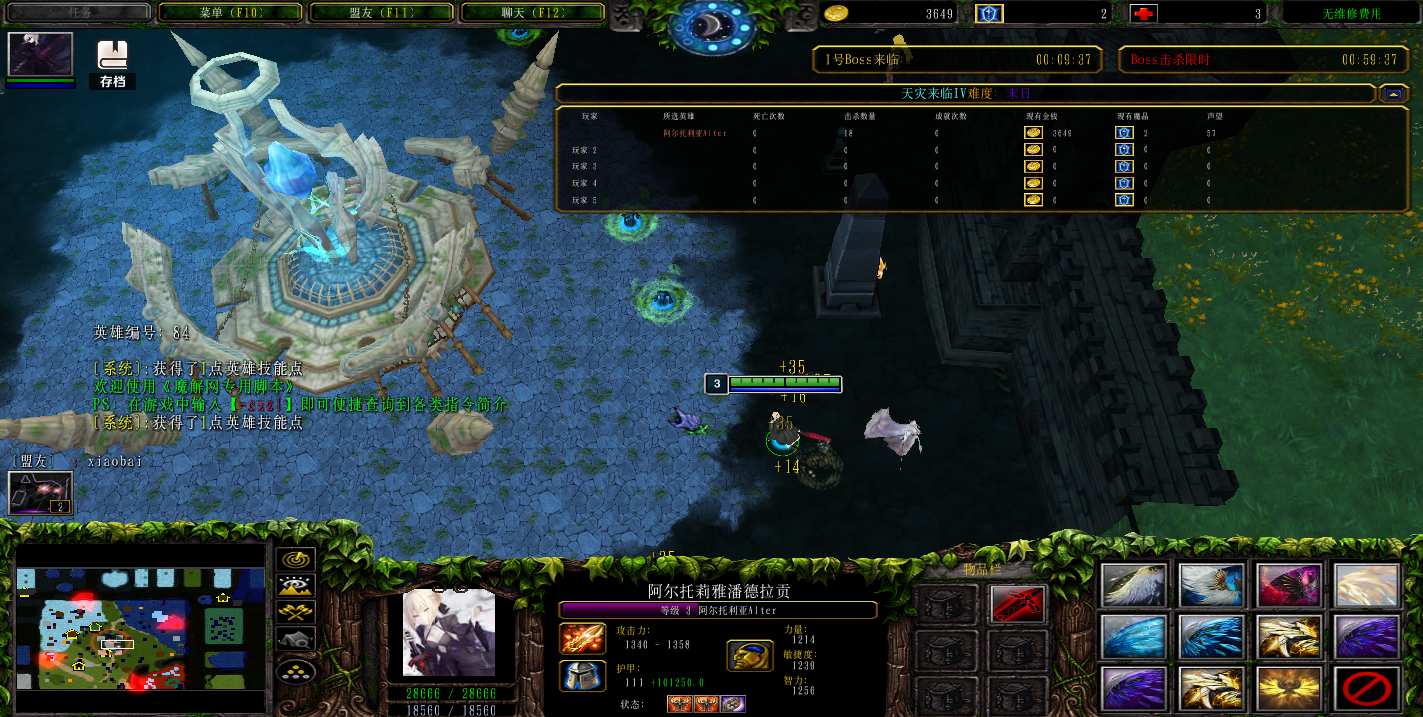Click the red cancel circle button

(x=1366, y=688)
